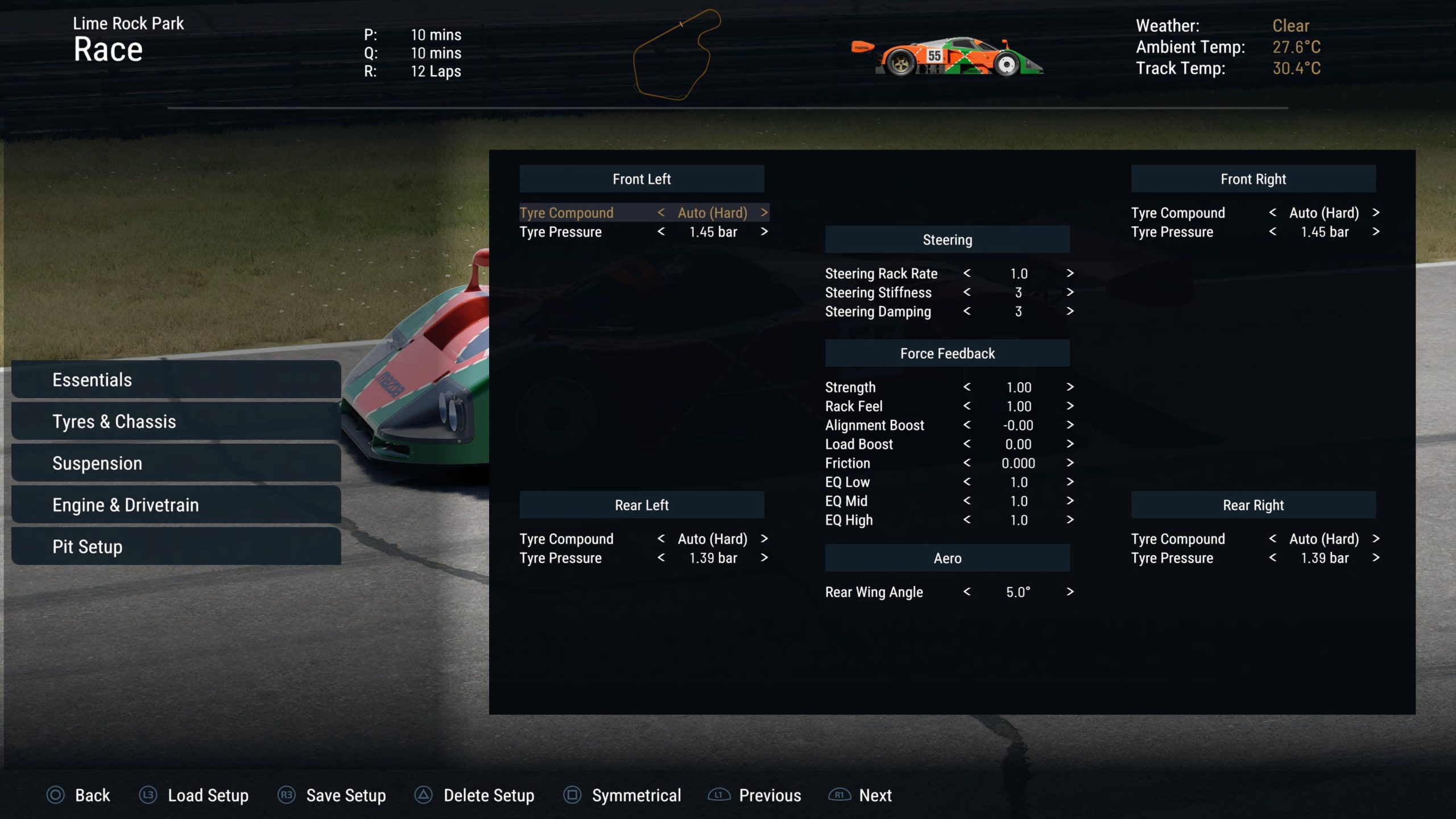
Task: Increase Force Feedback Strength
Action: (1069, 387)
